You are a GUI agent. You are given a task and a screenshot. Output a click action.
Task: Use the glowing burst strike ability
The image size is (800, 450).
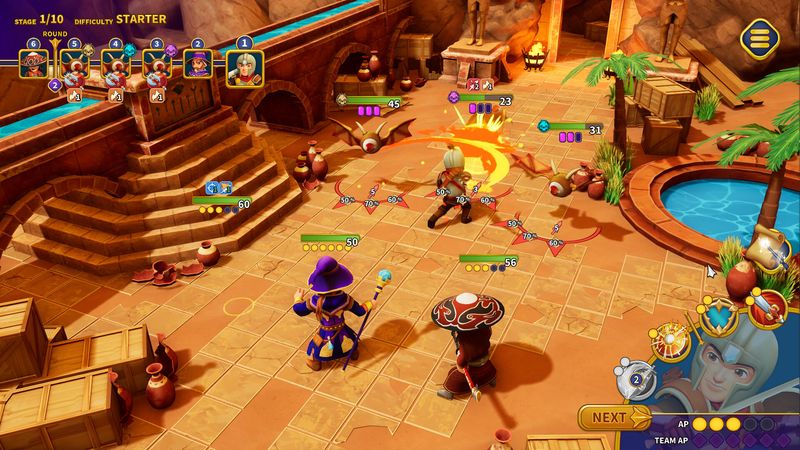tap(667, 343)
